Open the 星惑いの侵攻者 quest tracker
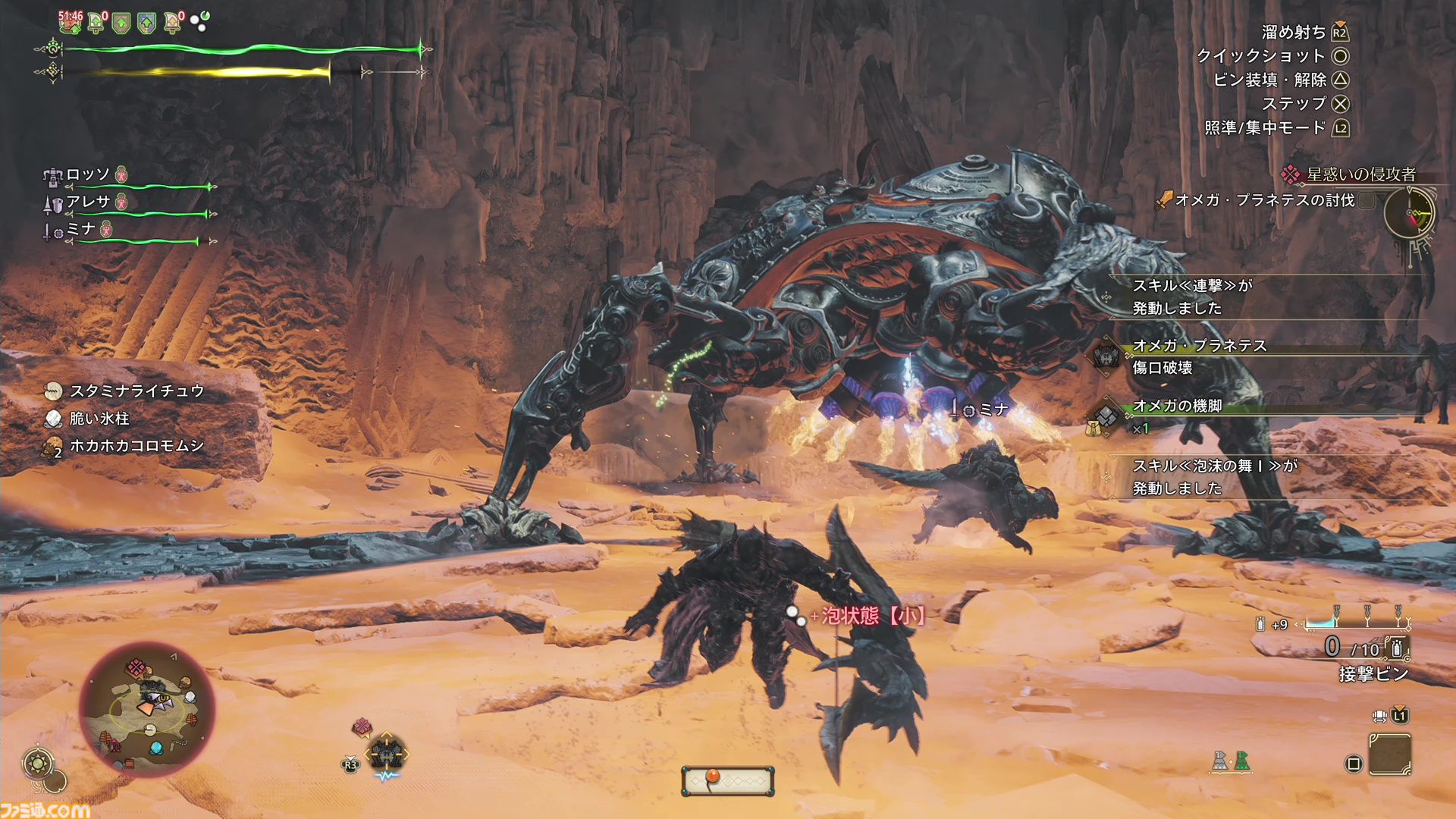The height and width of the screenshot is (819, 1456). tap(1360, 175)
